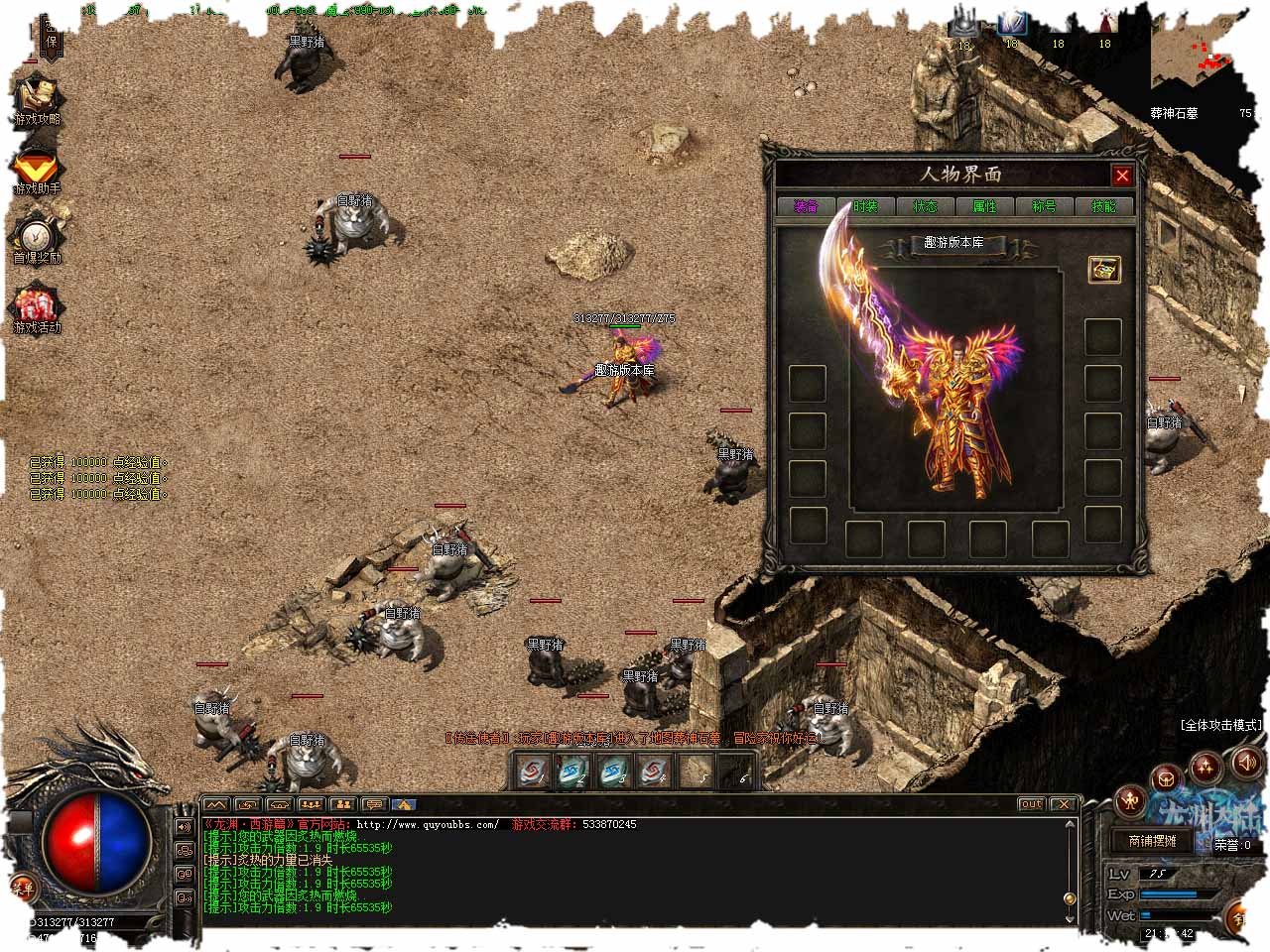Switch to the 时装 fashion tab
1270x952 pixels.
(865, 206)
